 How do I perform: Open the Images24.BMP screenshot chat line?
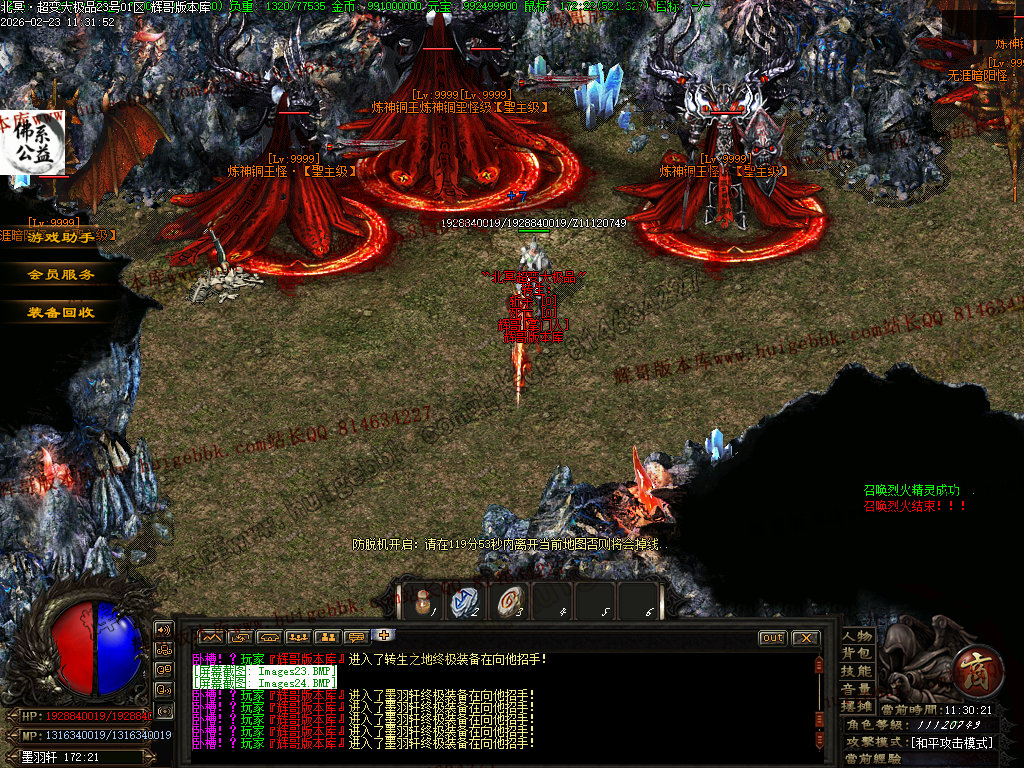[265, 684]
